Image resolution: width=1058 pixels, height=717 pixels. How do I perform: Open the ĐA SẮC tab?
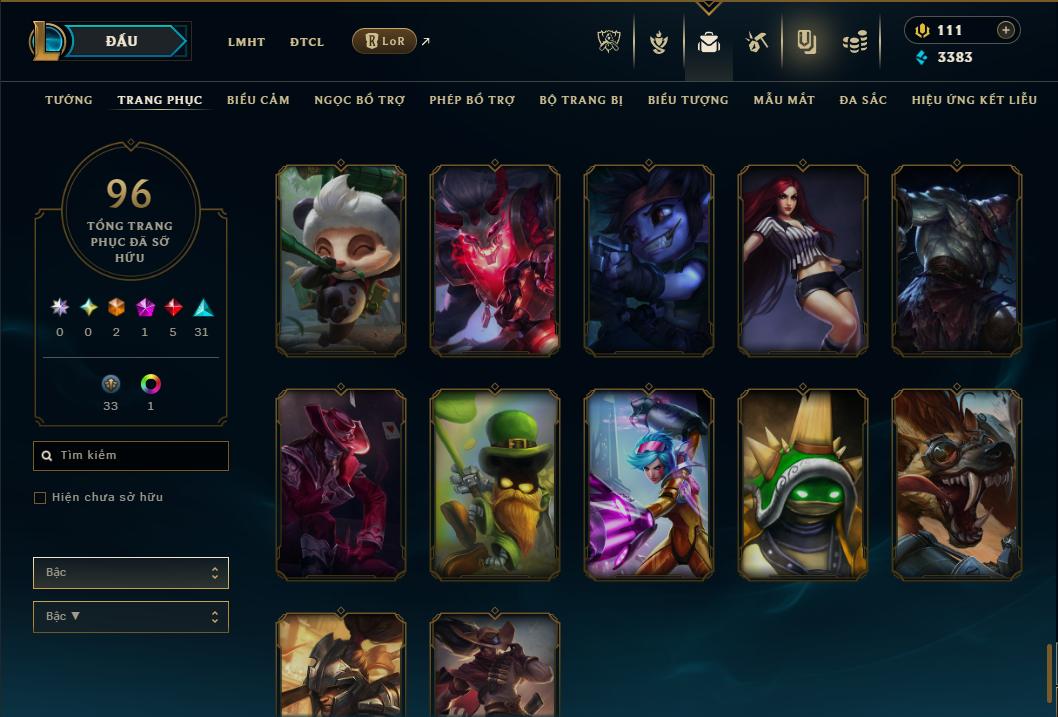point(863,100)
